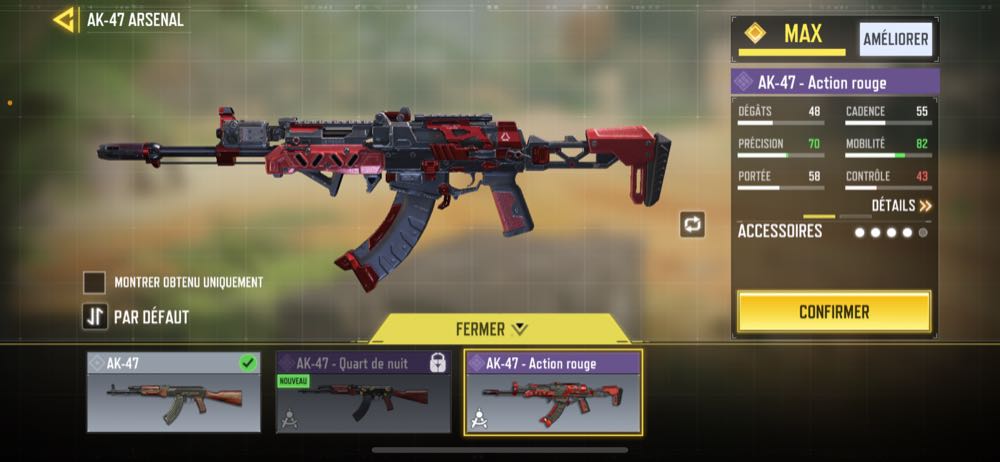
Task: Select the default AK-47 skin card
Action: tap(173, 392)
